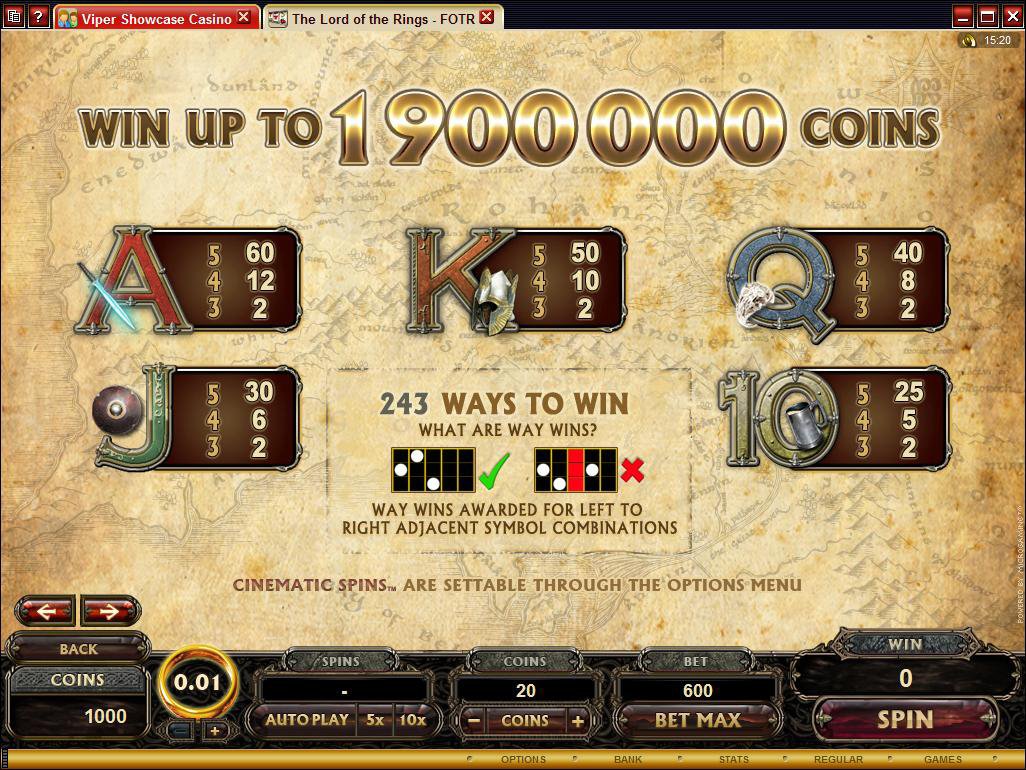Show the next paytable page with the right arrow

pos(110,610)
